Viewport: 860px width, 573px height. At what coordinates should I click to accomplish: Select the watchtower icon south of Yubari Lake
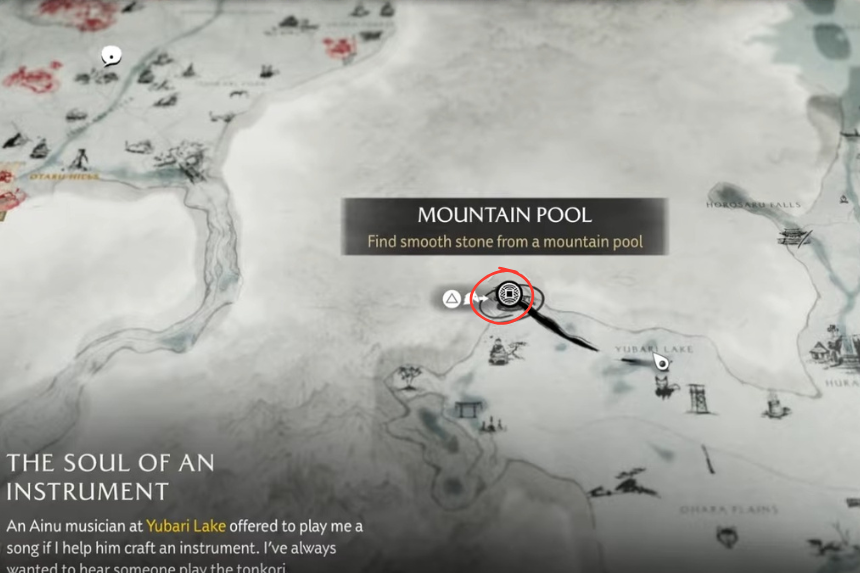[x=698, y=397]
